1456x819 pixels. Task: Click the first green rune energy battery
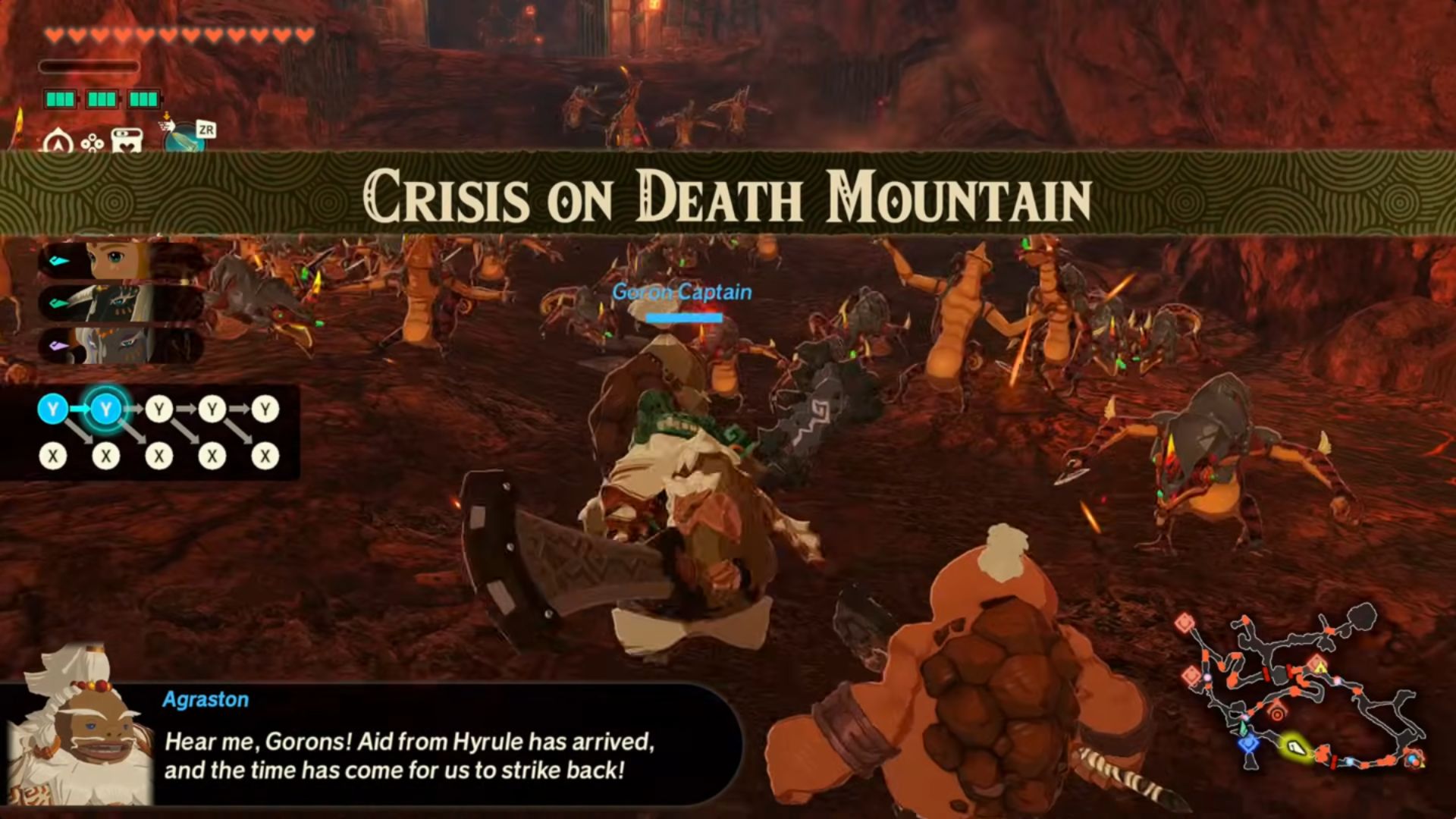[x=60, y=99]
